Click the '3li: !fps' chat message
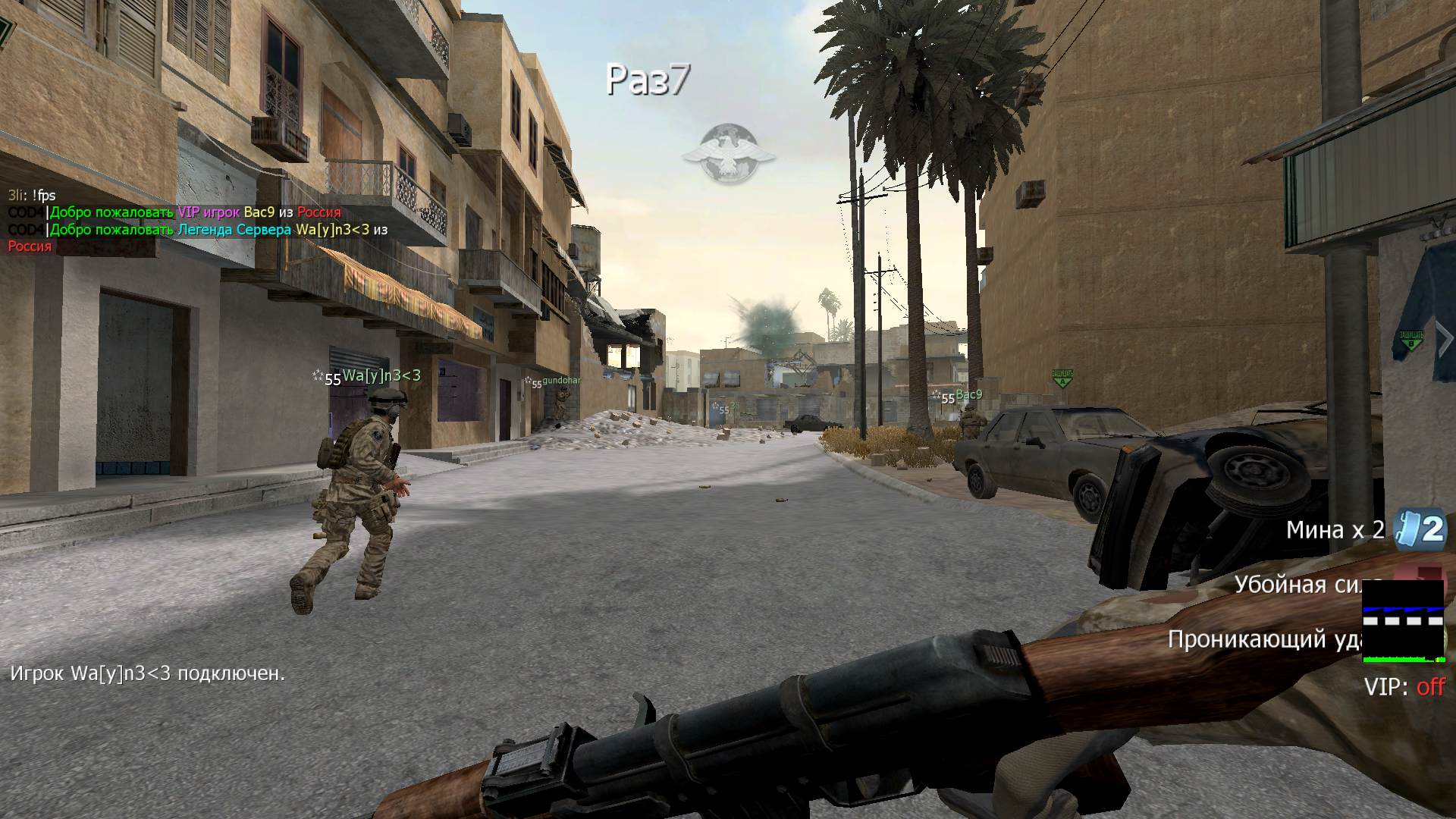The width and height of the screenshot is (1456, 819). point(32,196)
